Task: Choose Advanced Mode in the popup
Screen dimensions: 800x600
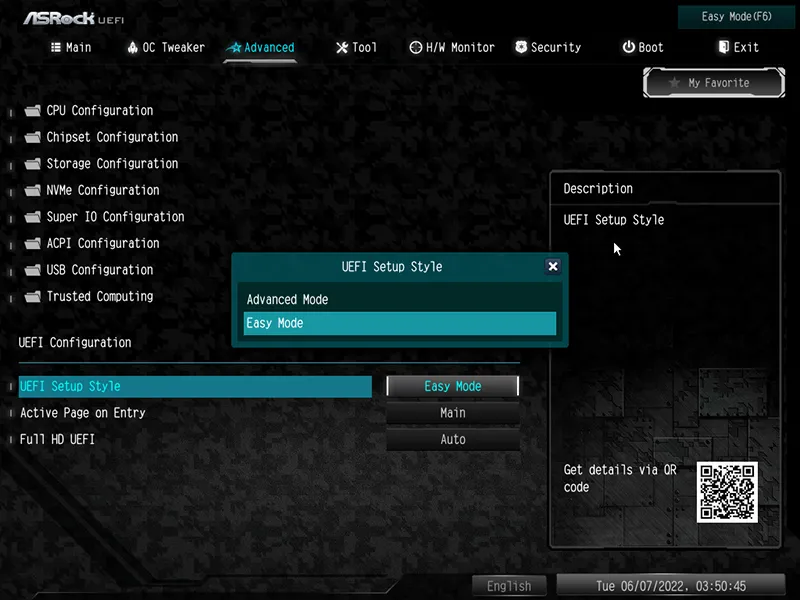Action: coord(288,300)
